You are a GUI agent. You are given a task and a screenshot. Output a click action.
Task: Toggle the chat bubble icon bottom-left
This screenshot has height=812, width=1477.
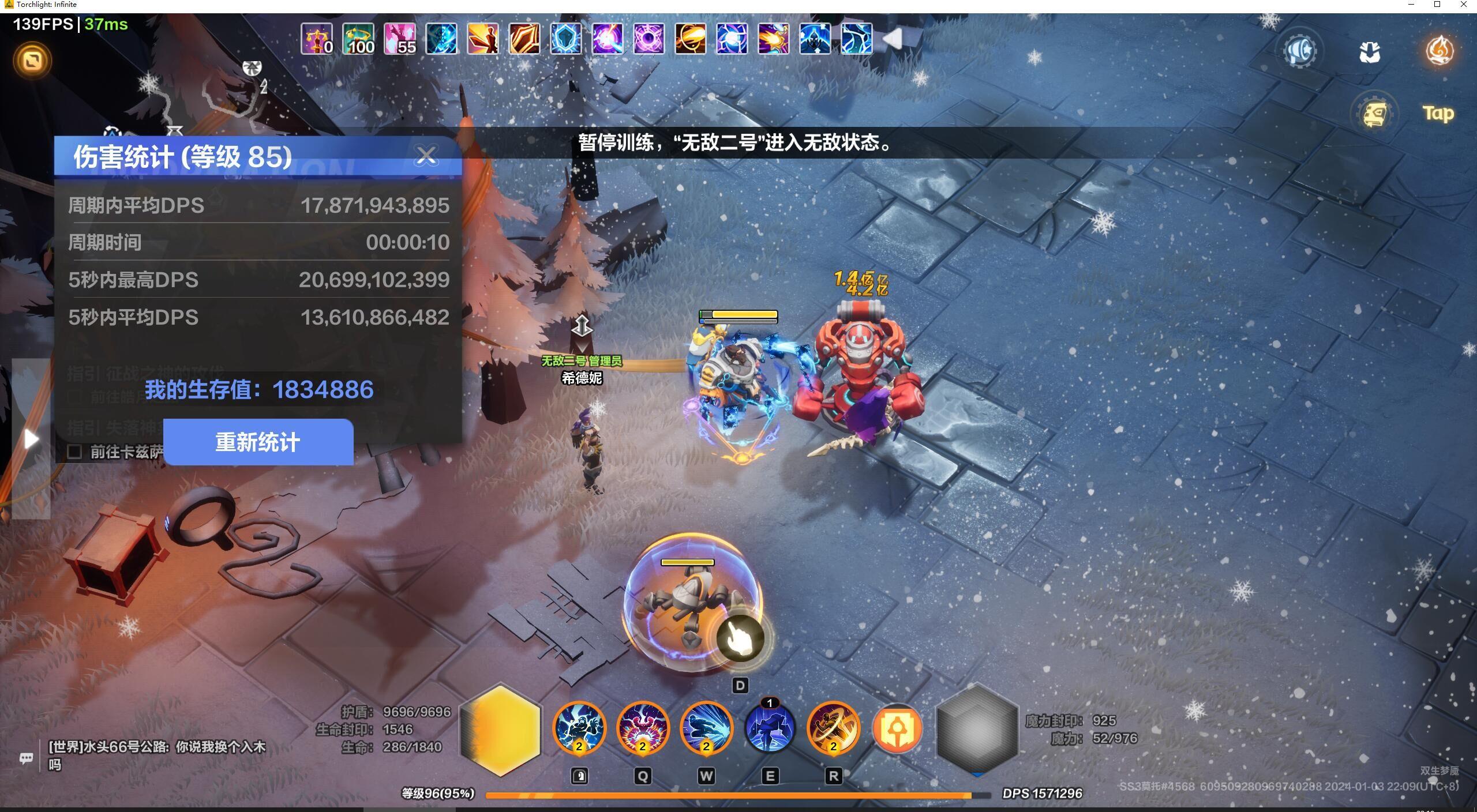(27, 758)
